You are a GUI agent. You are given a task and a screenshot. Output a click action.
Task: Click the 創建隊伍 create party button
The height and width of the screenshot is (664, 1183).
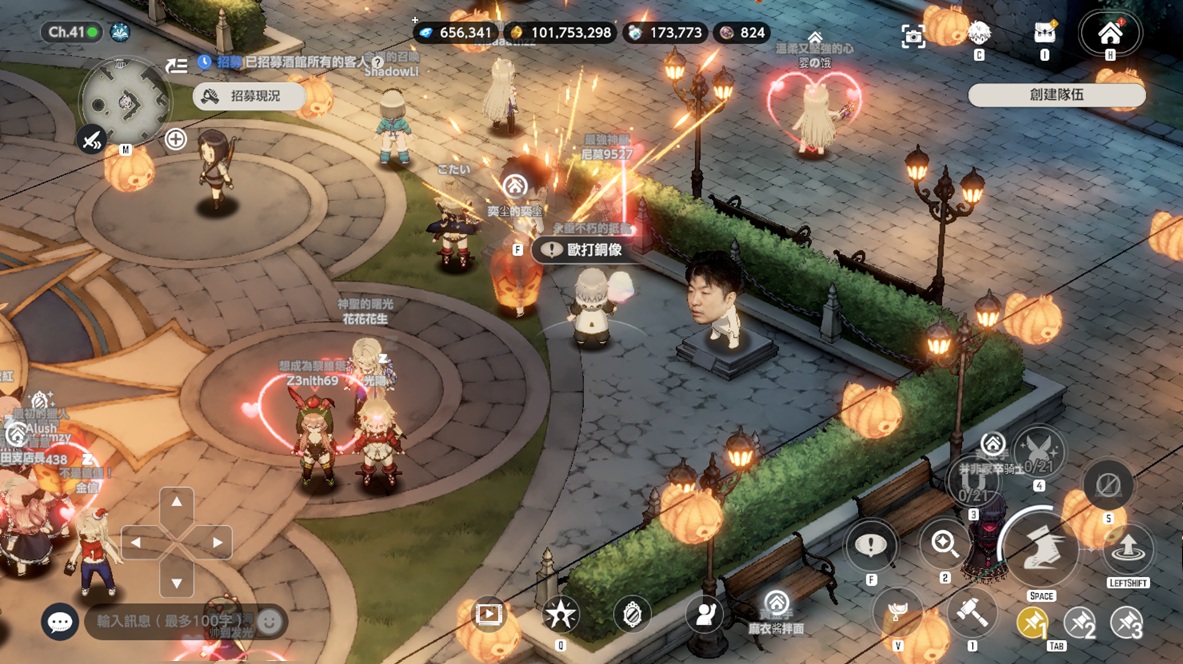pos(1056,95)
